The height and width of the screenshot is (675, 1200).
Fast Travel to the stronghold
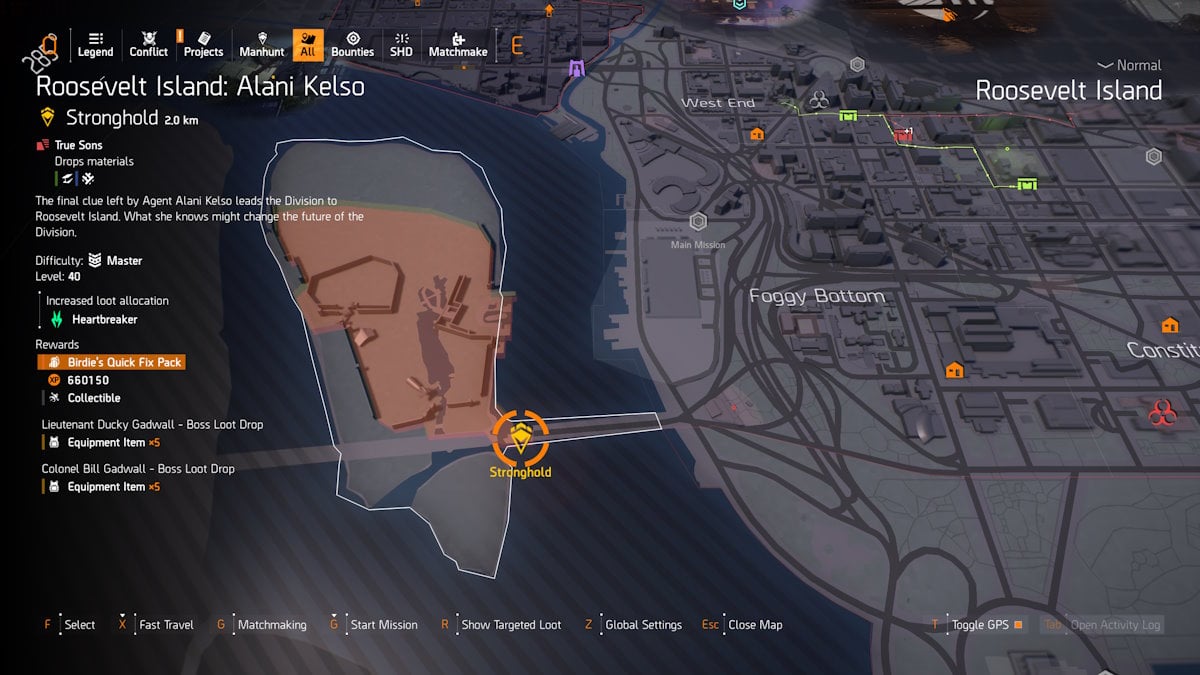tap(166, 625)
